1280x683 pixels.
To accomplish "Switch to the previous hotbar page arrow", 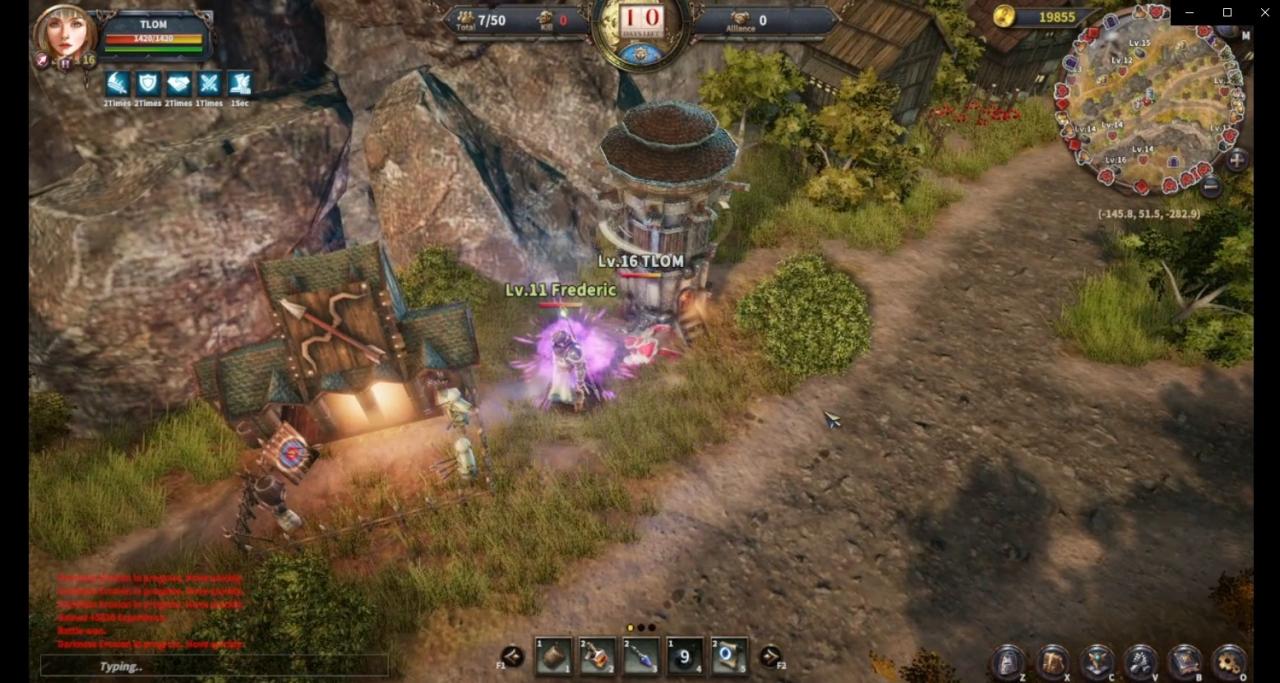I will tap(512, 656).
